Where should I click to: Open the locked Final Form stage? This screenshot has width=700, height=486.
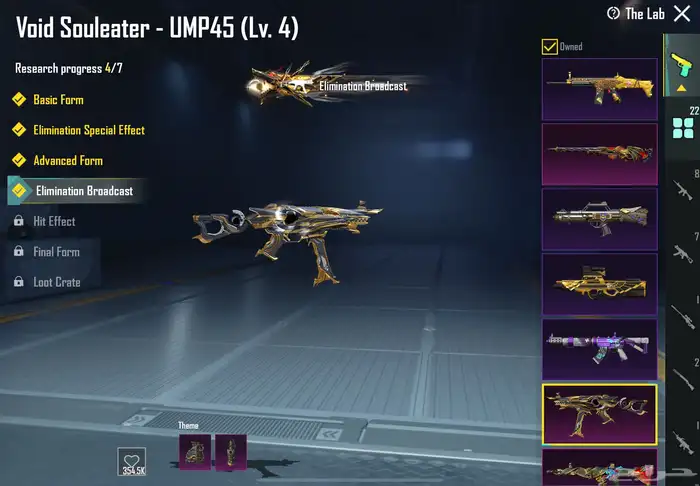56,252
